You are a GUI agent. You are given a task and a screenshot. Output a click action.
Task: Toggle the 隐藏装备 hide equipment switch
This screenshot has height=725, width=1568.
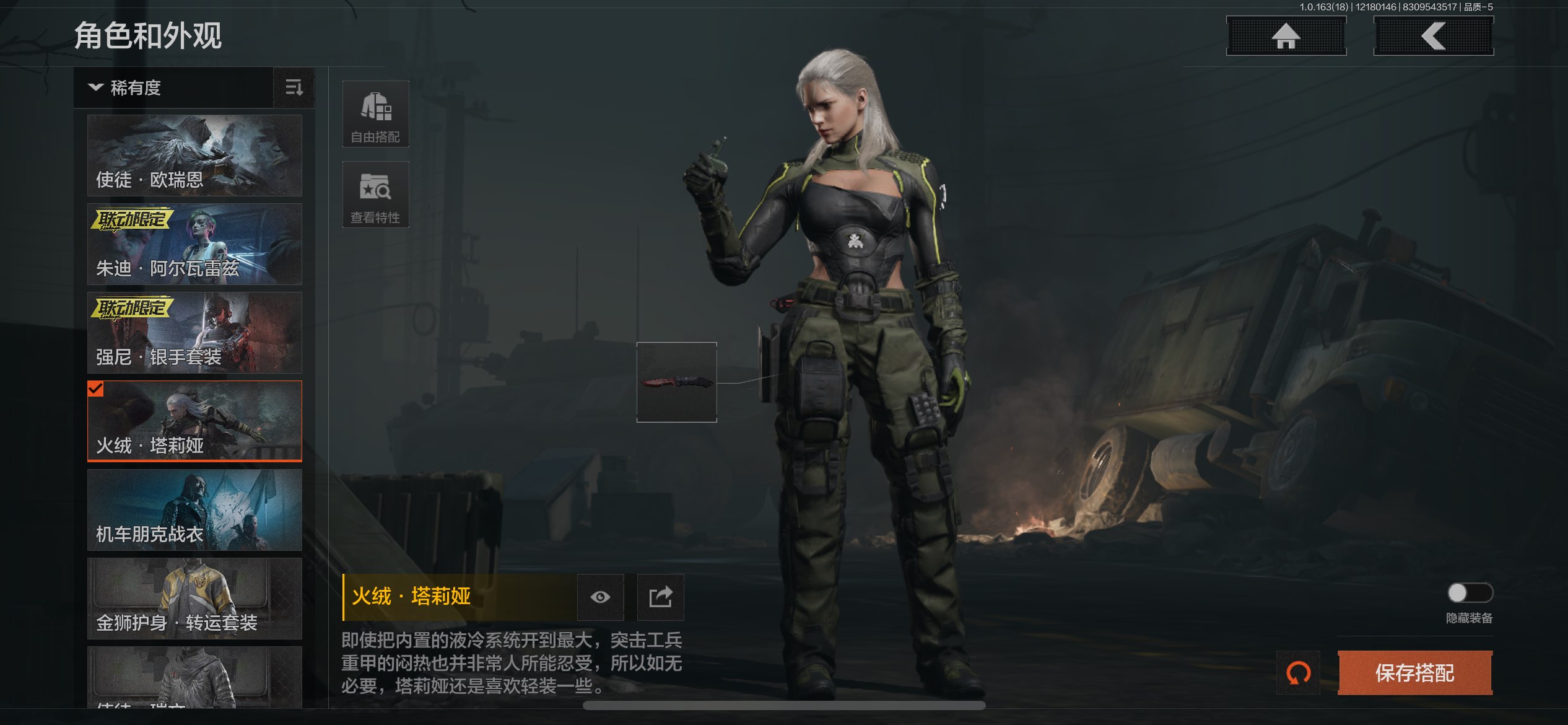point(1469,593)
